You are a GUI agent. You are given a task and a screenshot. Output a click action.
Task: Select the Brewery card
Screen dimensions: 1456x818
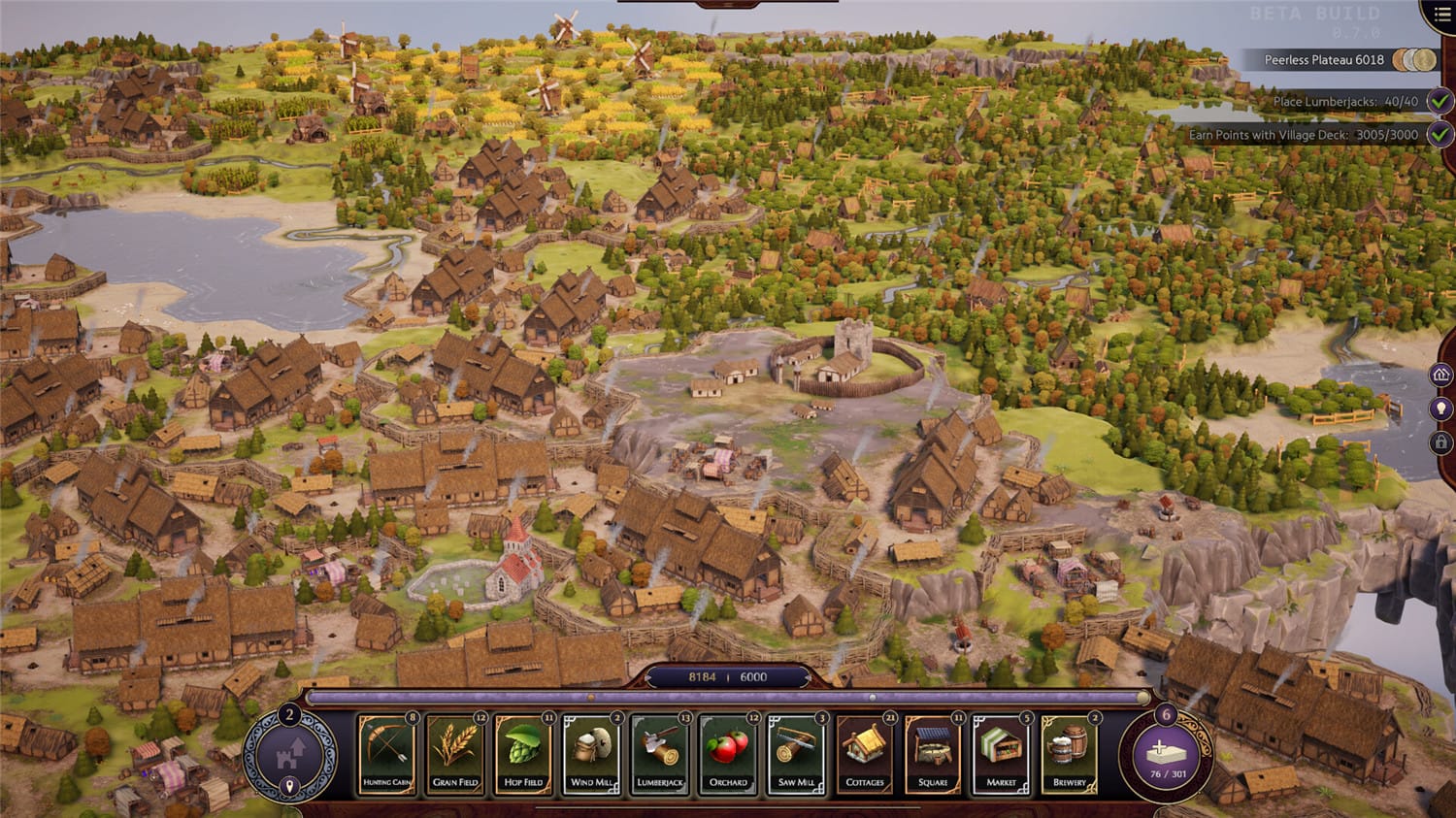[x=1068, y=755]
